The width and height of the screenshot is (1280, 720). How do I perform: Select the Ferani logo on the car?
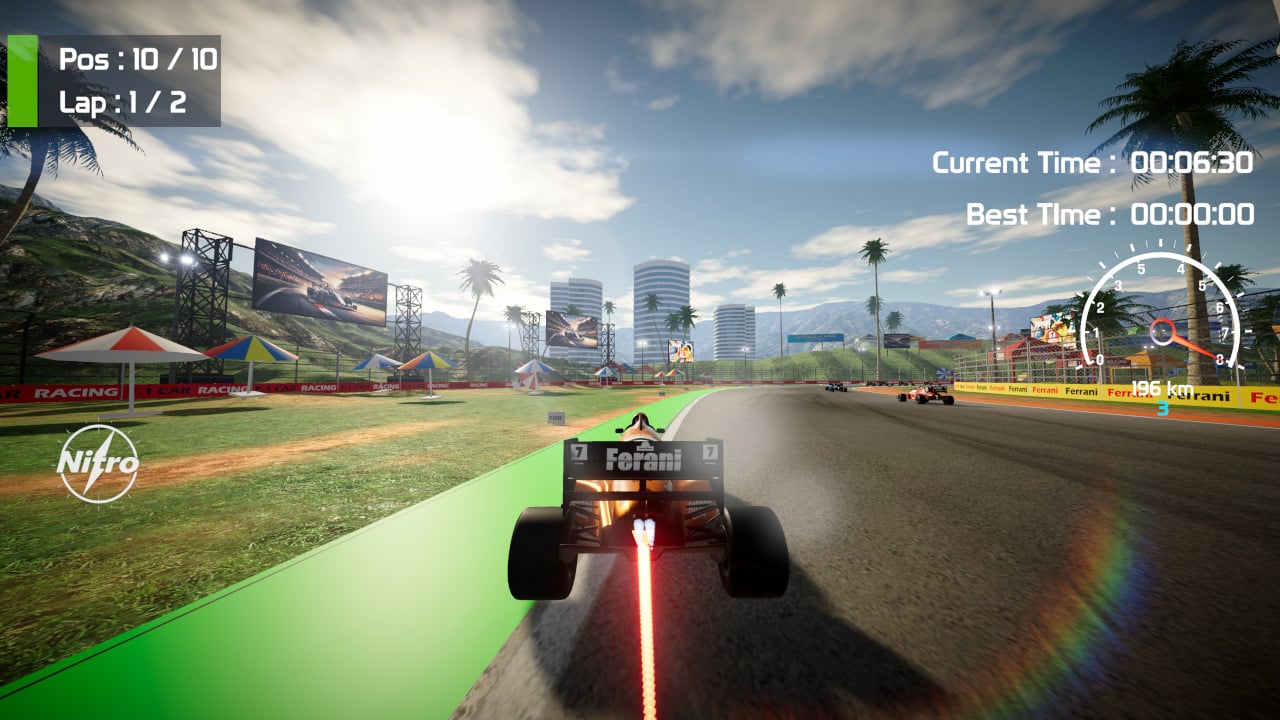[x=642, y=460]
